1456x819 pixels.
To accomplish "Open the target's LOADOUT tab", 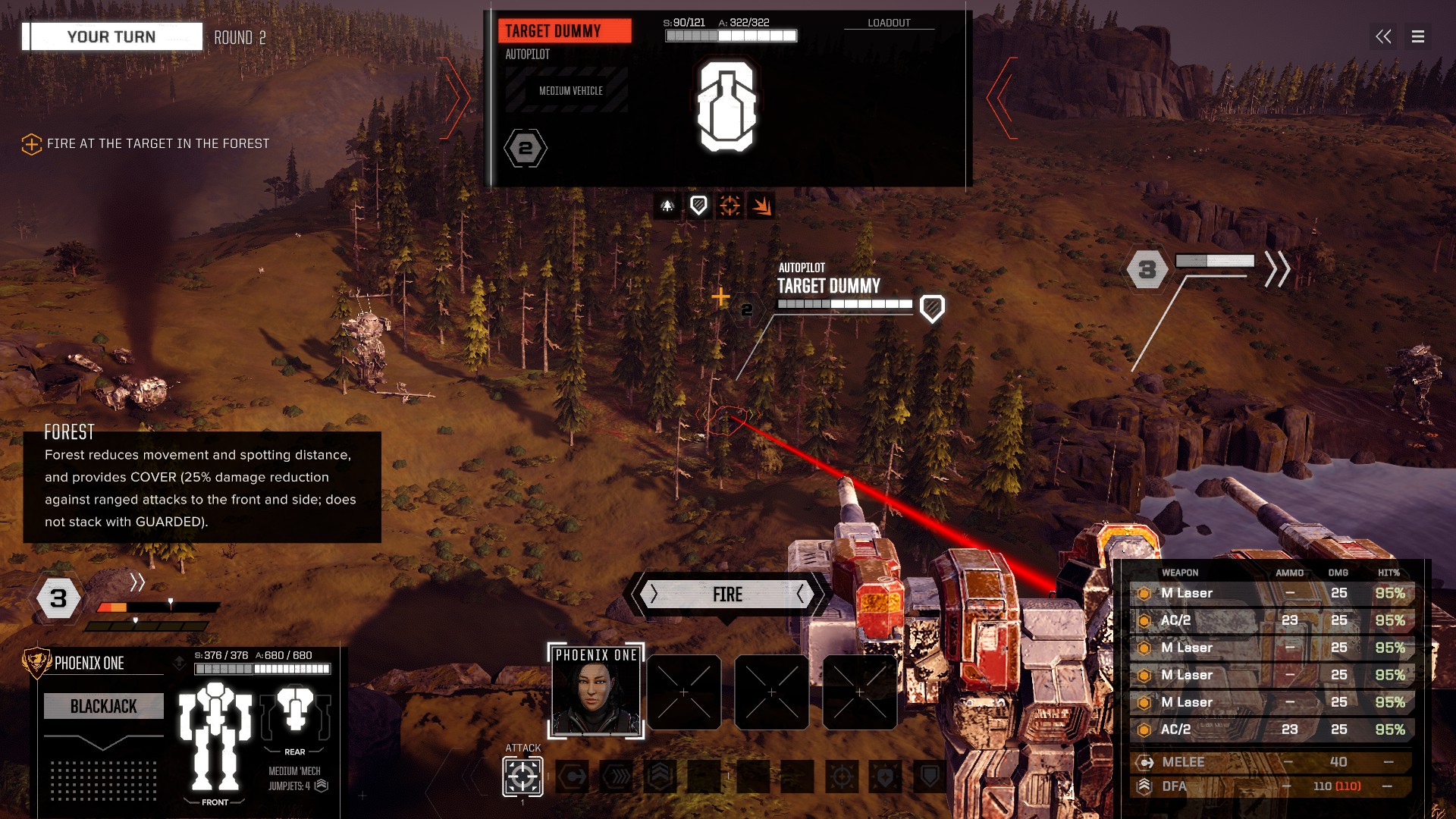I will 889,23.
